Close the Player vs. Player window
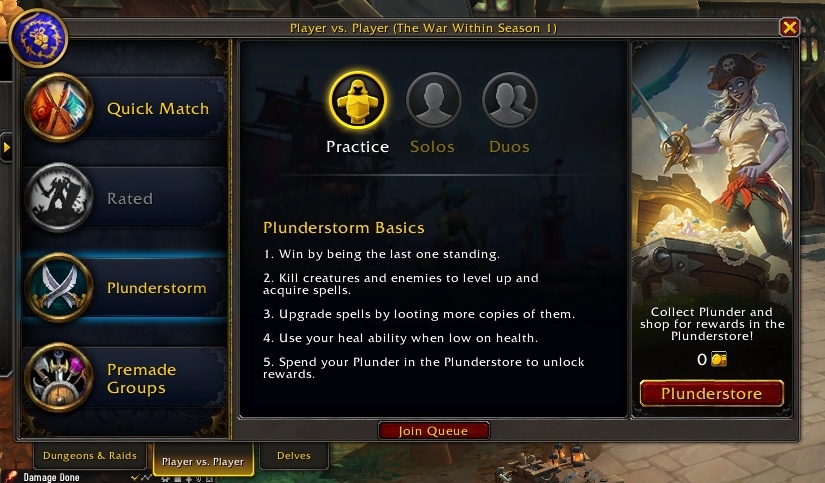 790,28
